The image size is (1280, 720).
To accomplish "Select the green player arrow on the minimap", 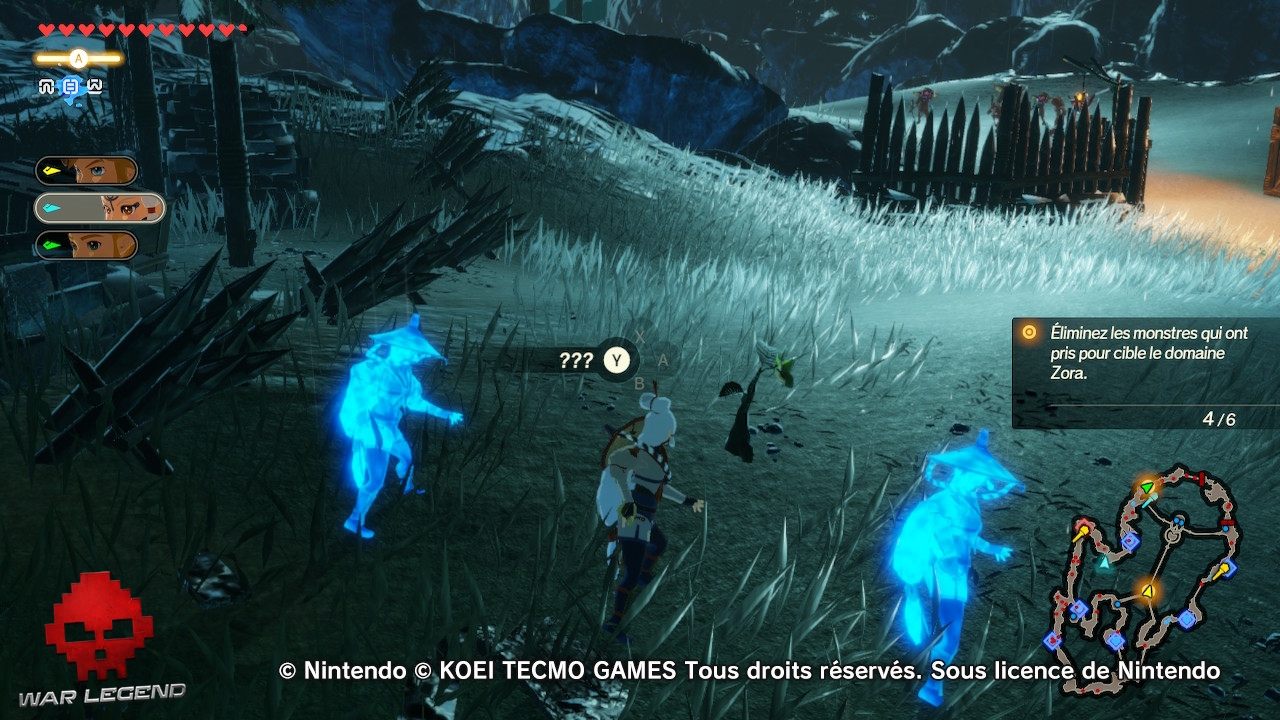I will pyautogui.click(x=1147, y=485).
